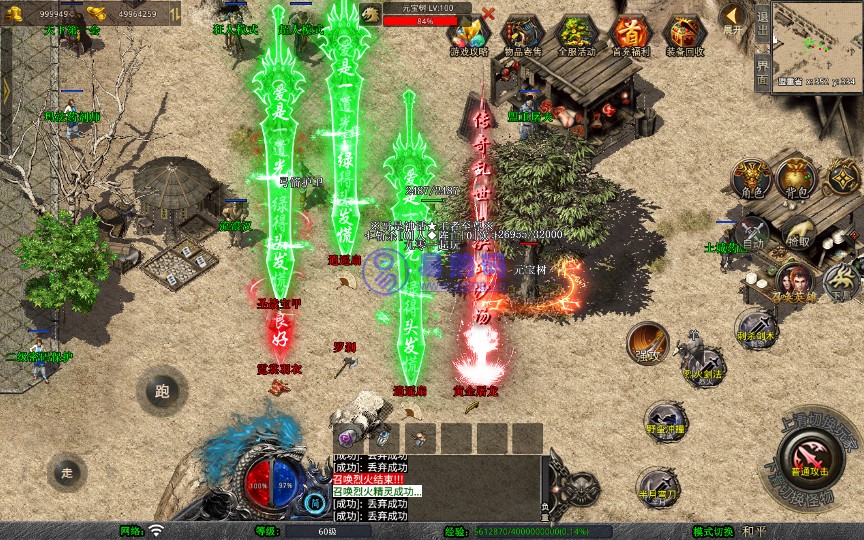Open the 游戏攻略 game guide

469,33
